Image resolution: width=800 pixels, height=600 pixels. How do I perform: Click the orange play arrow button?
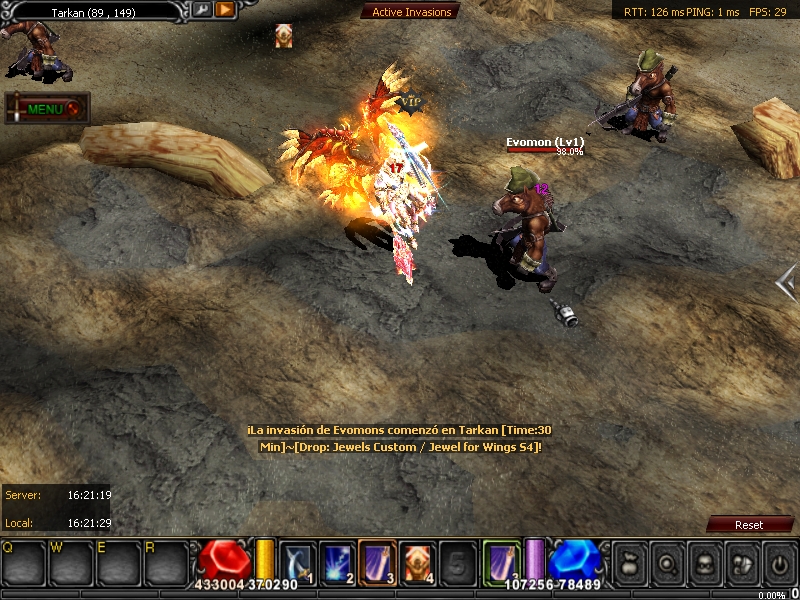point(224,10)
